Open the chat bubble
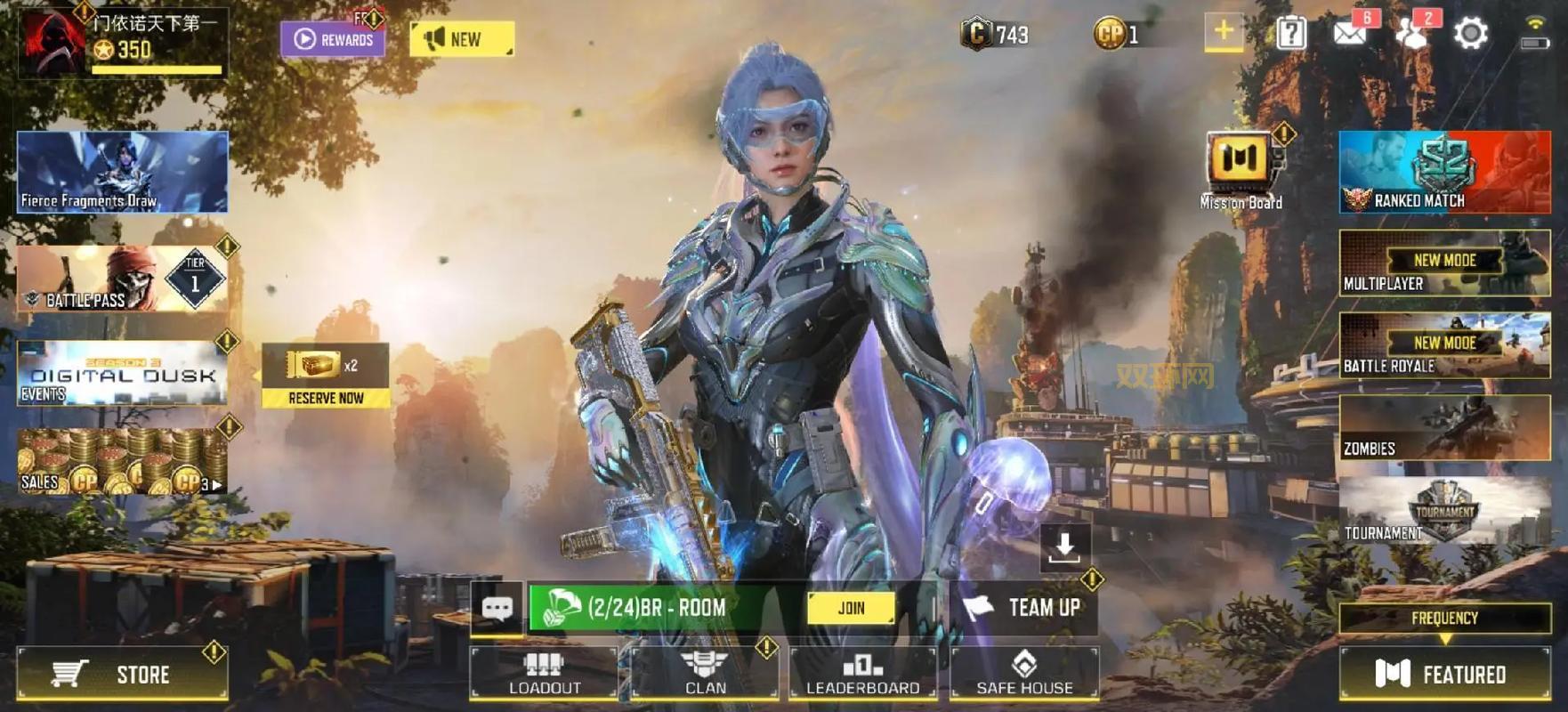1568x712 pixels. pos(497,608)
